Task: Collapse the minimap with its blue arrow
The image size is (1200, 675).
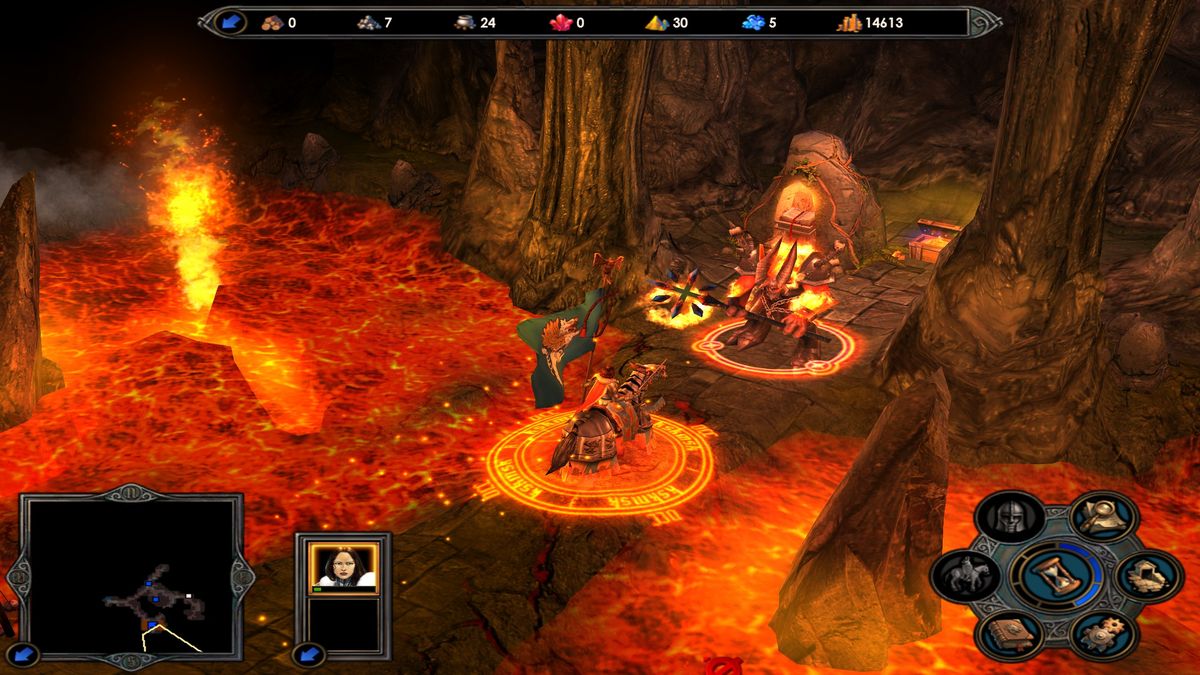Action: [x=27, y=655]
